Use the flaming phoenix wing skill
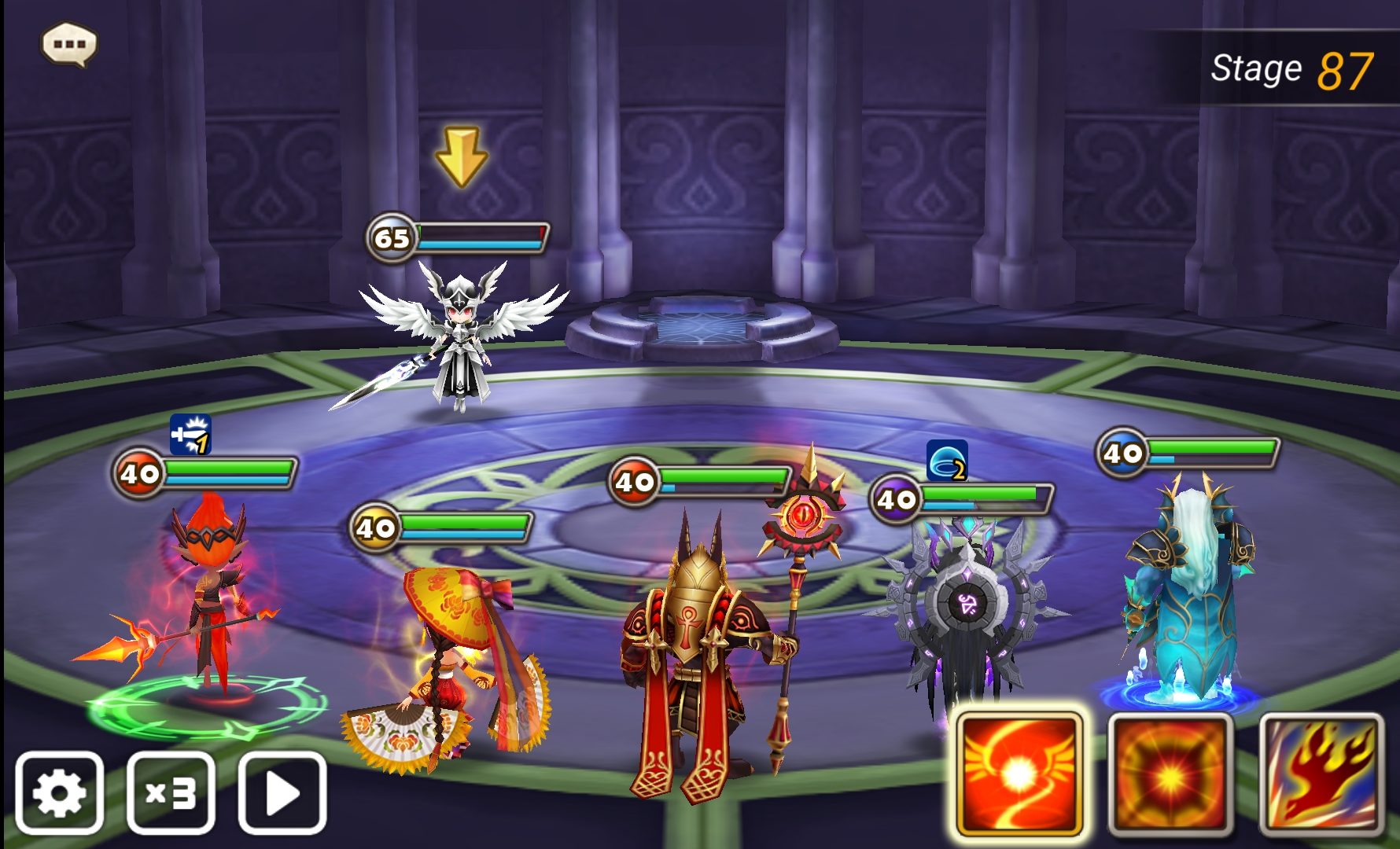 [x=1321, y=775]
